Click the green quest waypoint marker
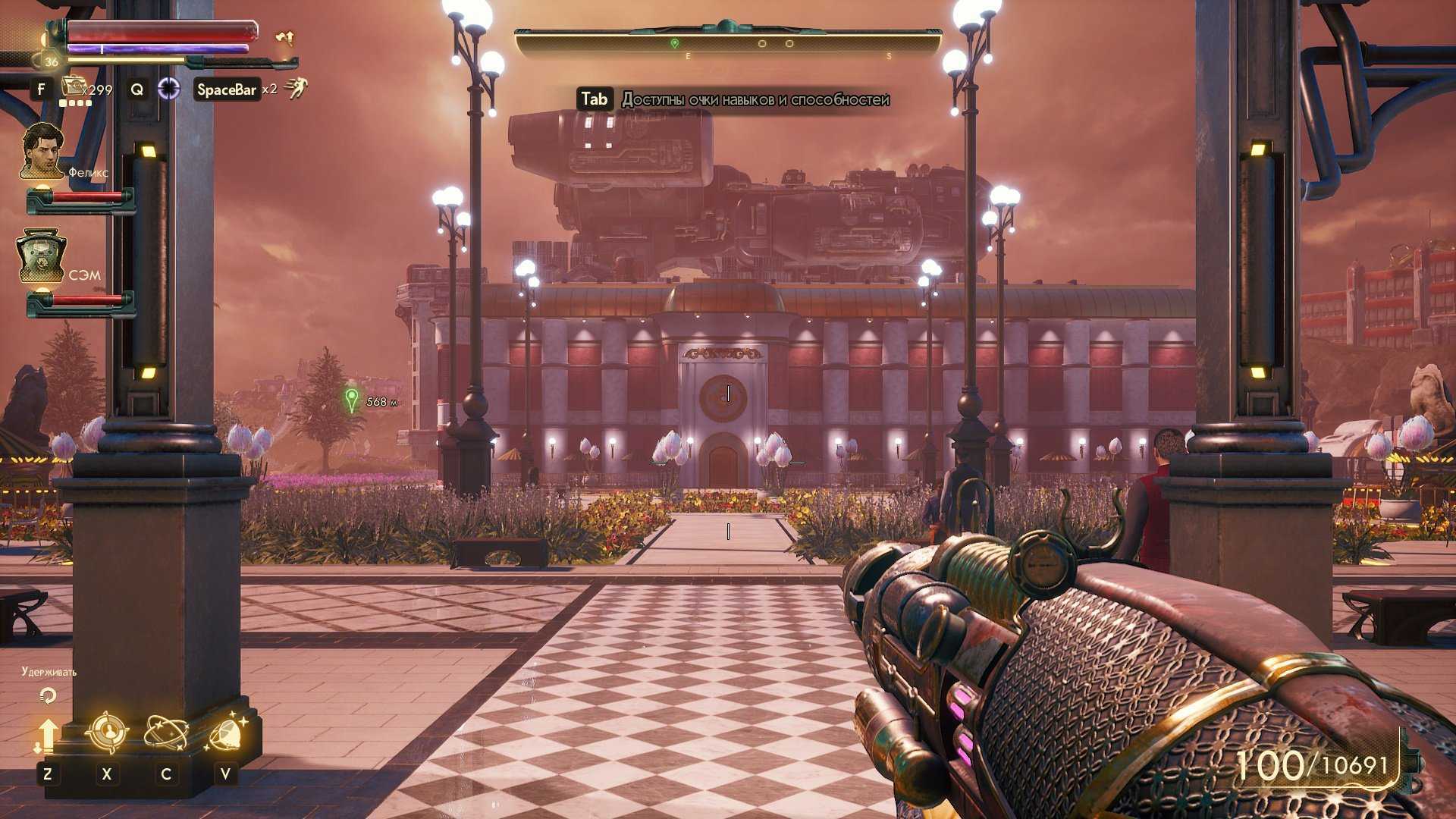The image size is (1456, 819). (x=351, y=400)
